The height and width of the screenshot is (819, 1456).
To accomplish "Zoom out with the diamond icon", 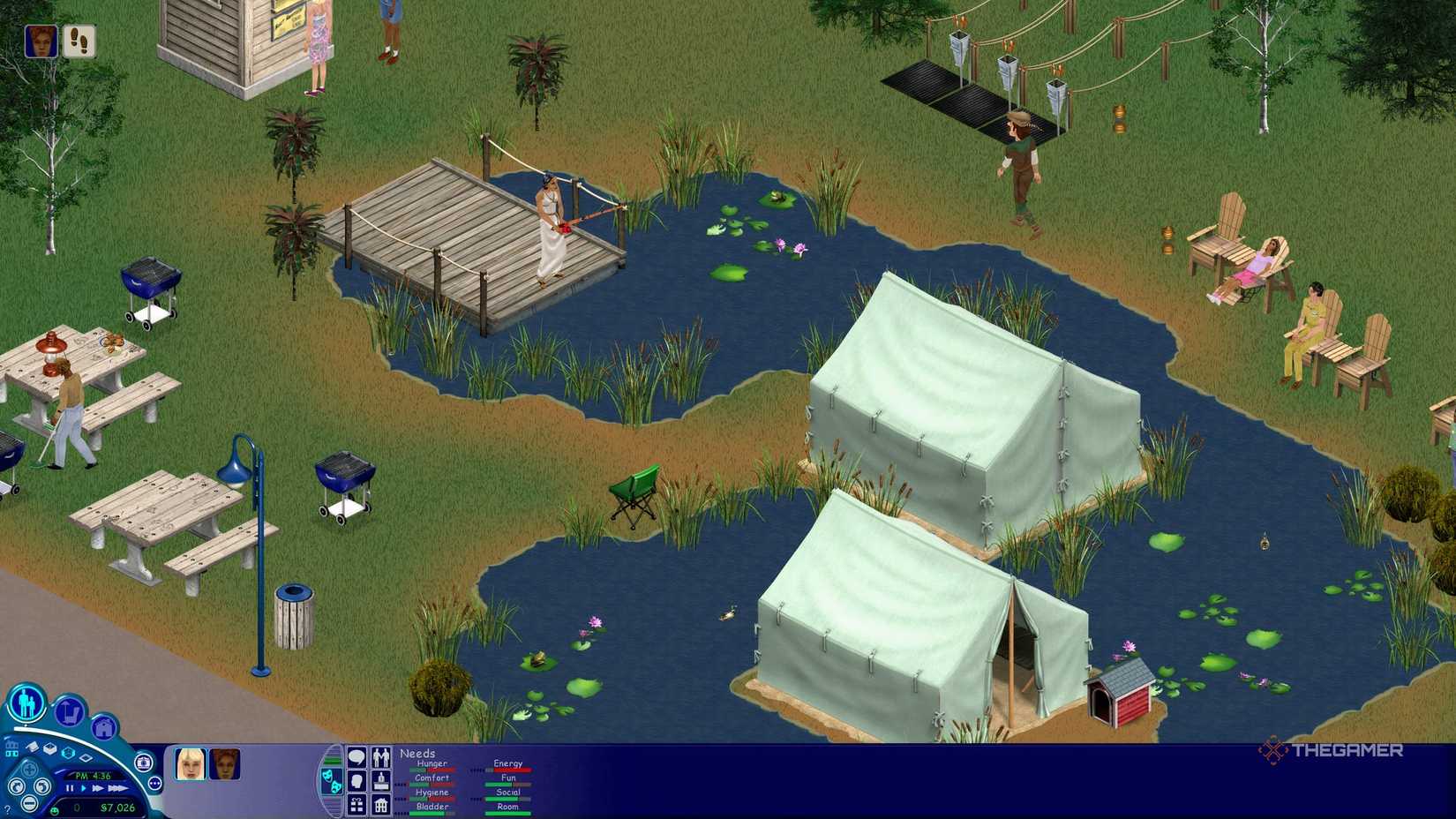I will point(86,758).
